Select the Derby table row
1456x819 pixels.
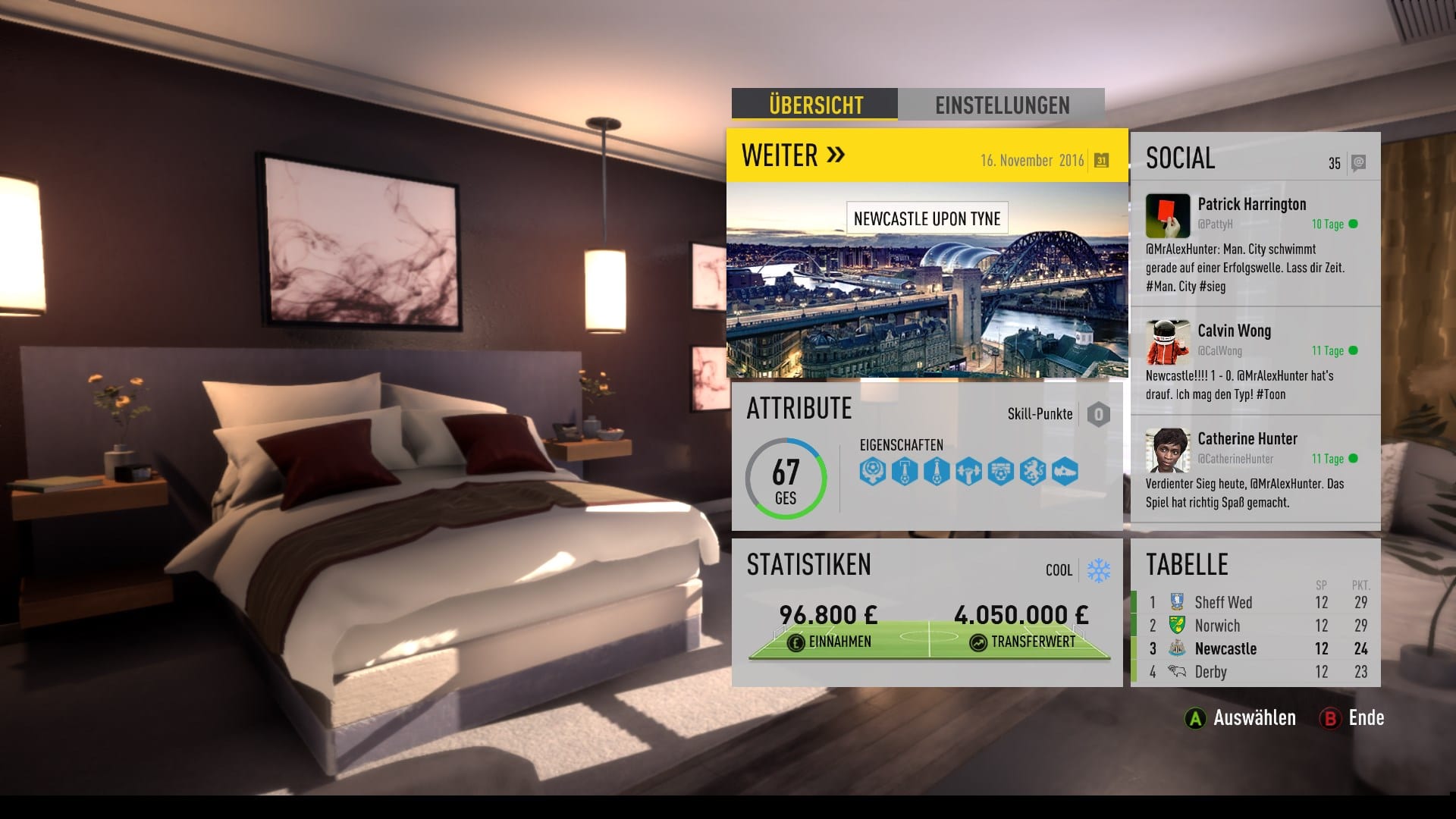tap(1255, 672)
